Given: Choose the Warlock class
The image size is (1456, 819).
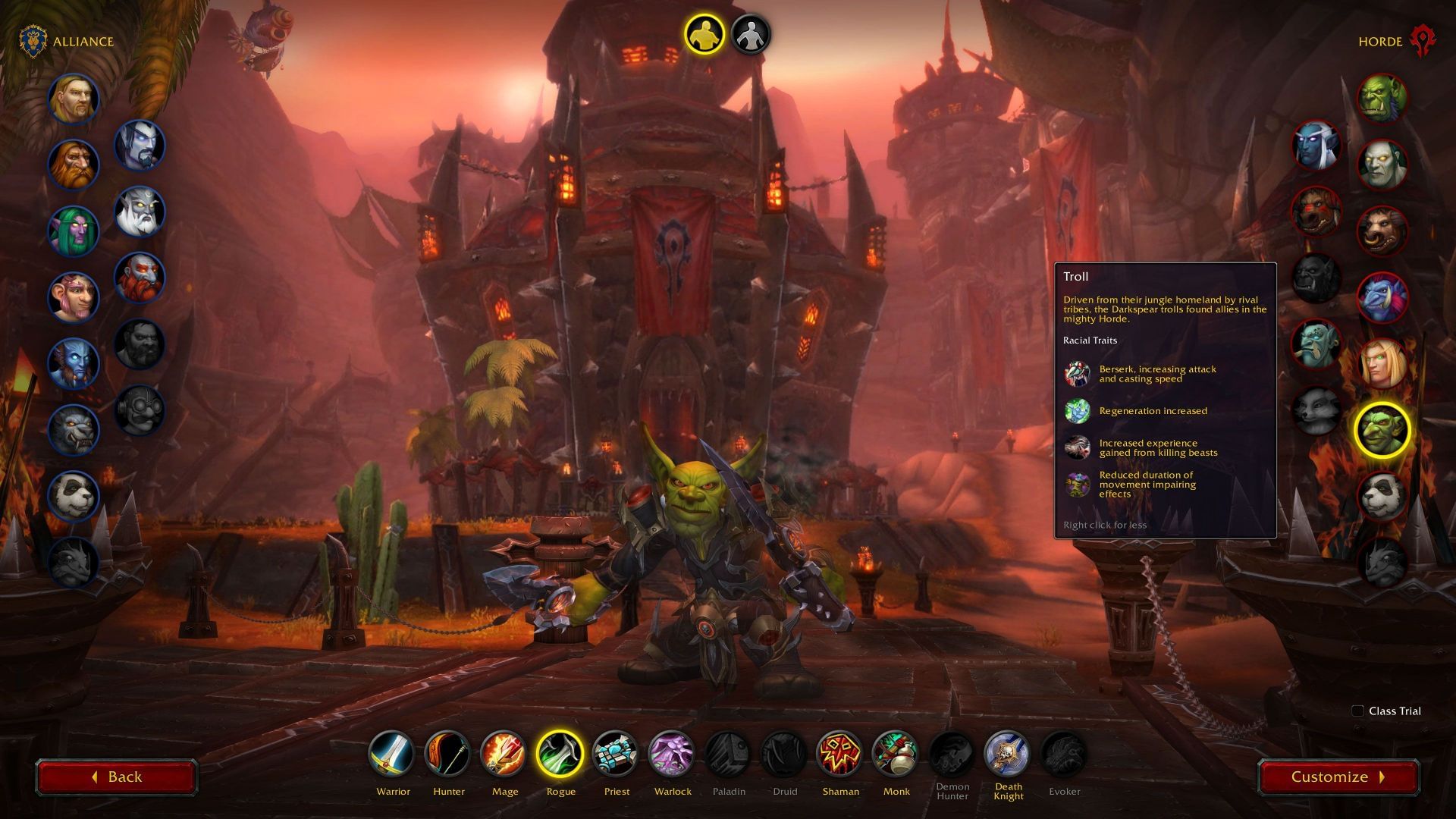Looking at the screenshot, I should (672, 755).
